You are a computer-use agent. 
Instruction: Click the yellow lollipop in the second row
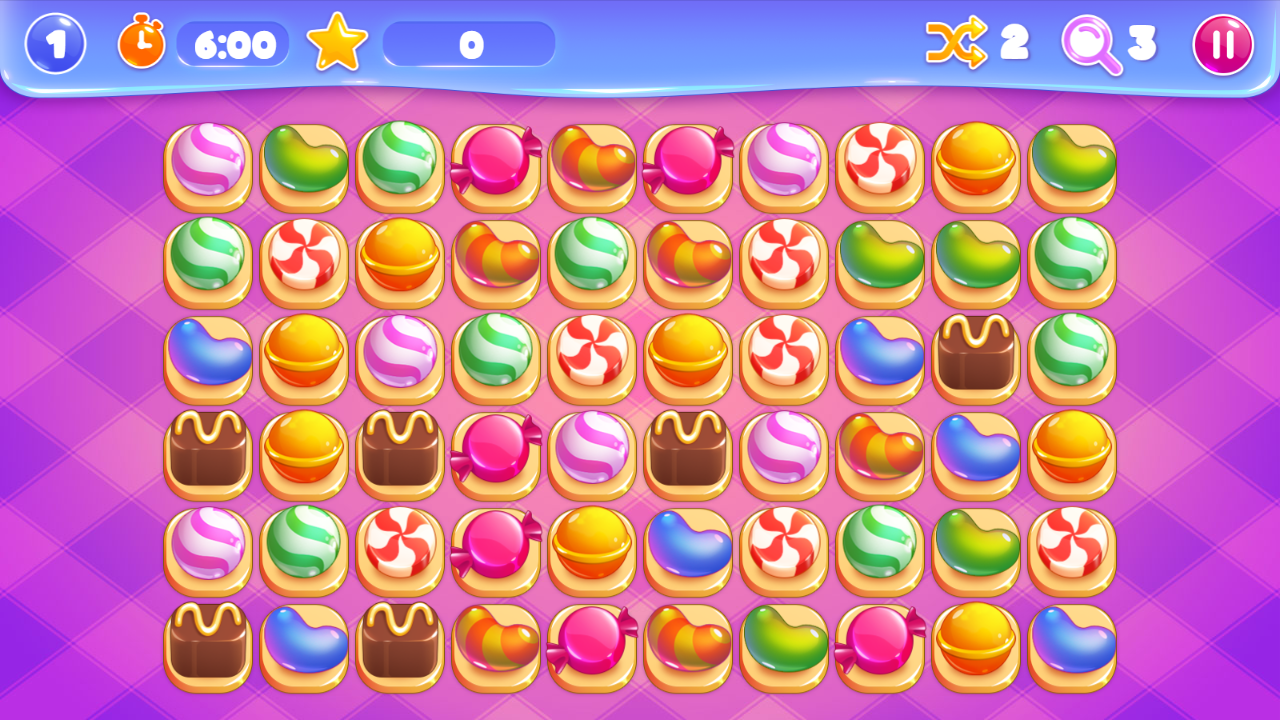pos(399,260)
